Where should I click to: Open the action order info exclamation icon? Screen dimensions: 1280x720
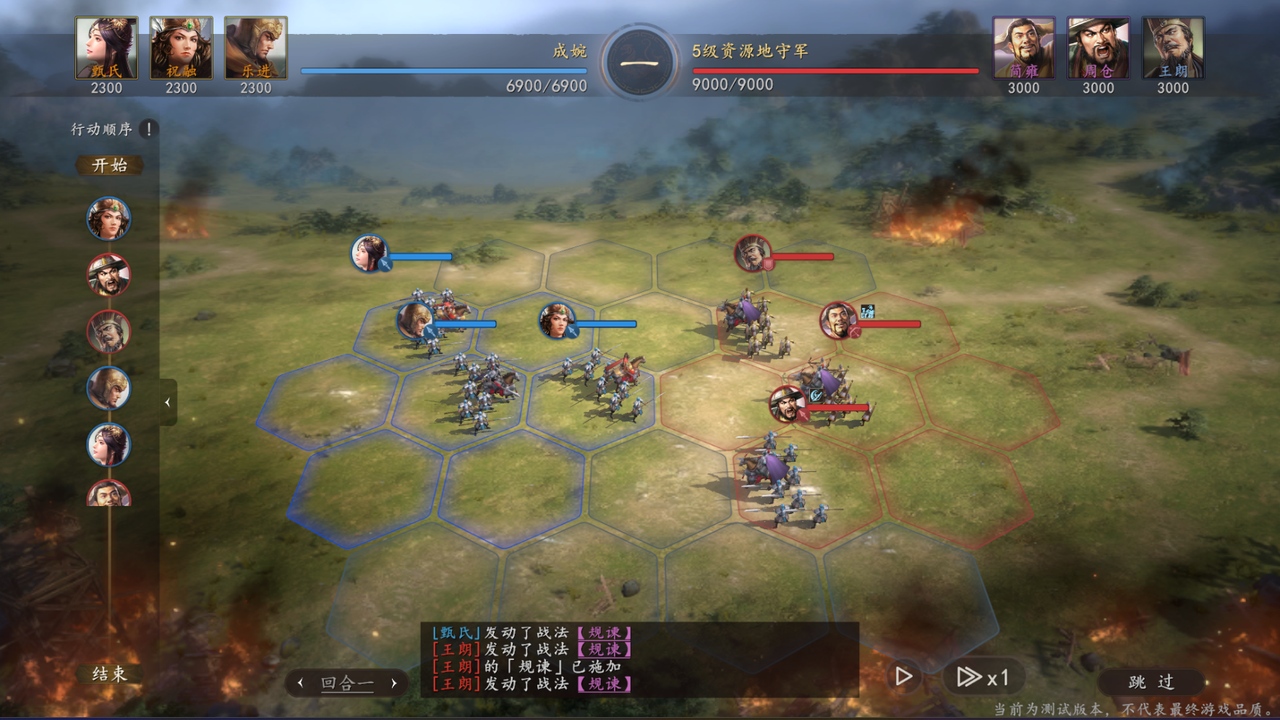tap(149, 129)
